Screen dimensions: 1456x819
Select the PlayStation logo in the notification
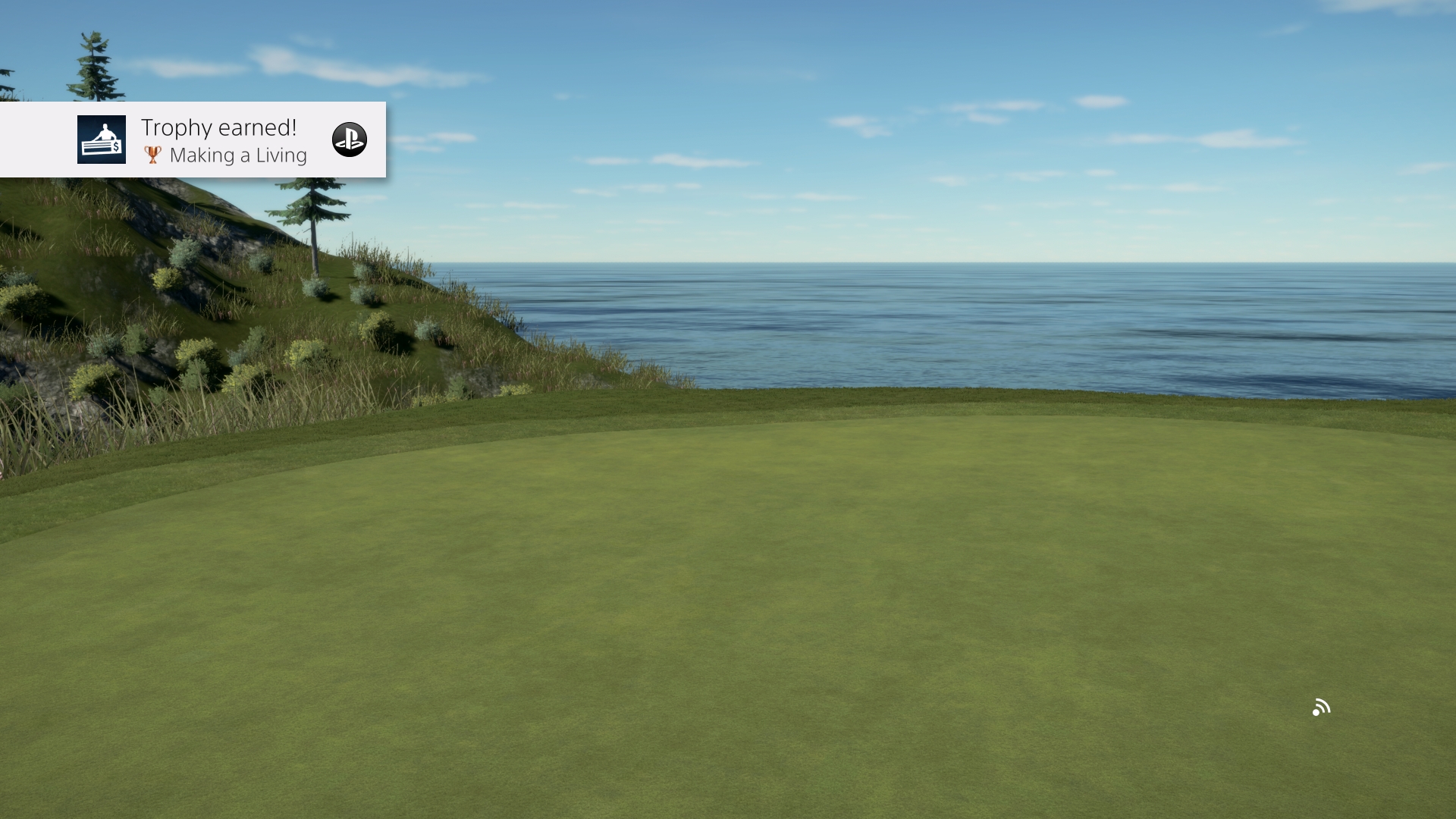[x=350, y=140]
